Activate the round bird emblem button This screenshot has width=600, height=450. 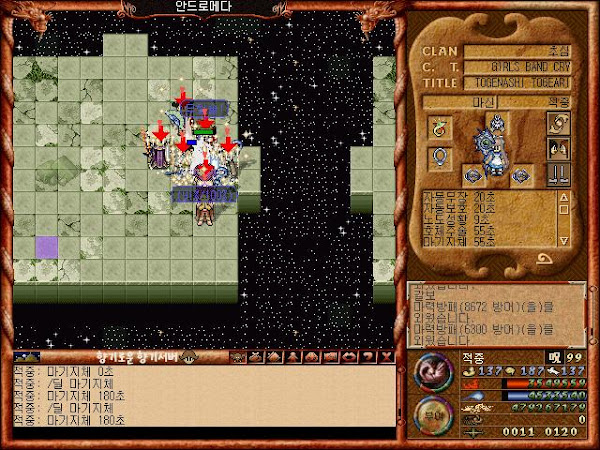(433, 373)
